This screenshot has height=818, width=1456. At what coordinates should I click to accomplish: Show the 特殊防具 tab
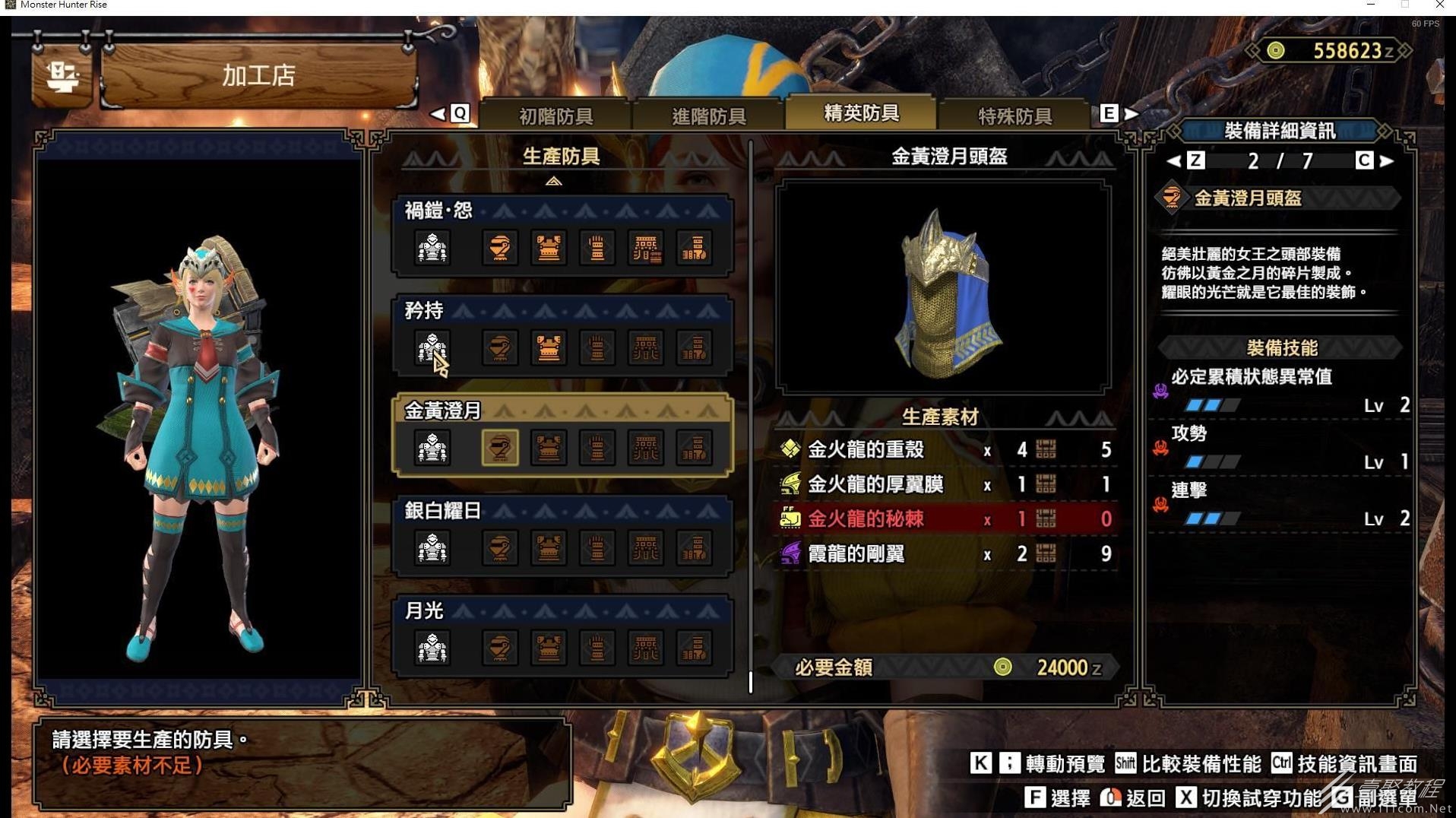click(x=1014, y=116)
